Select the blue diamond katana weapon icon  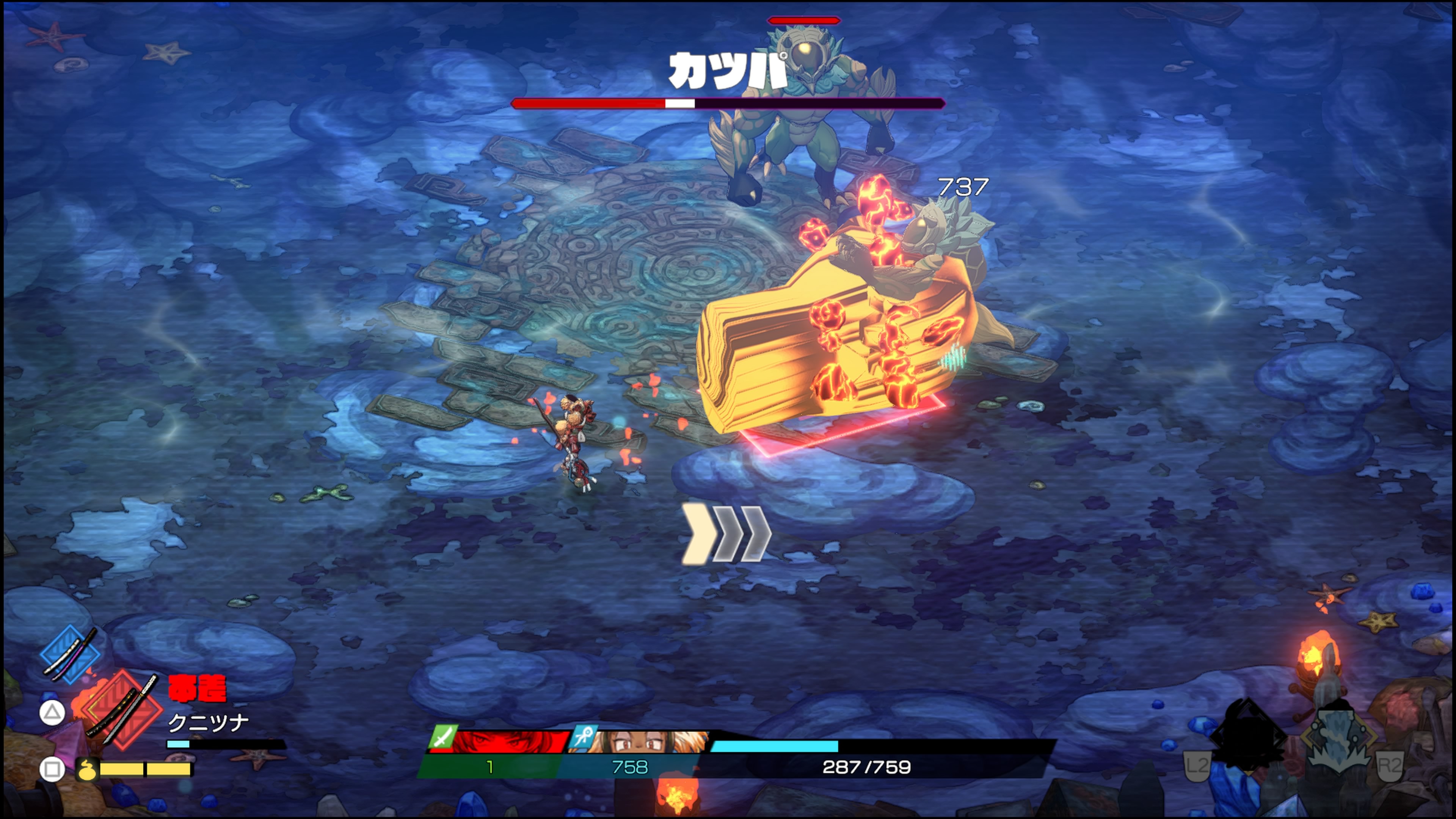[x=71, y=654]
